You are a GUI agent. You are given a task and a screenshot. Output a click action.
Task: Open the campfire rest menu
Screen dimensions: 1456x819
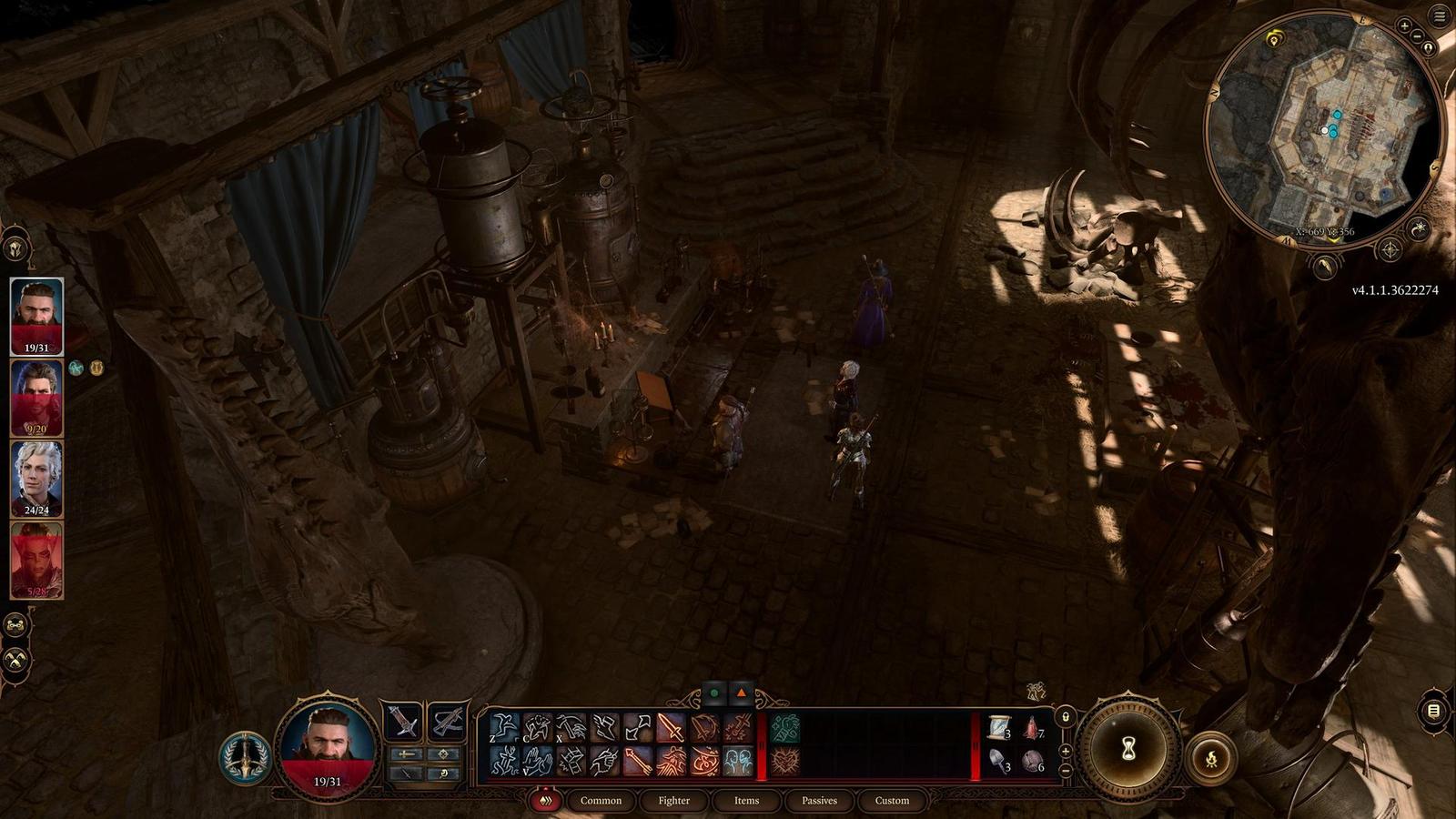coord(1211,759)
